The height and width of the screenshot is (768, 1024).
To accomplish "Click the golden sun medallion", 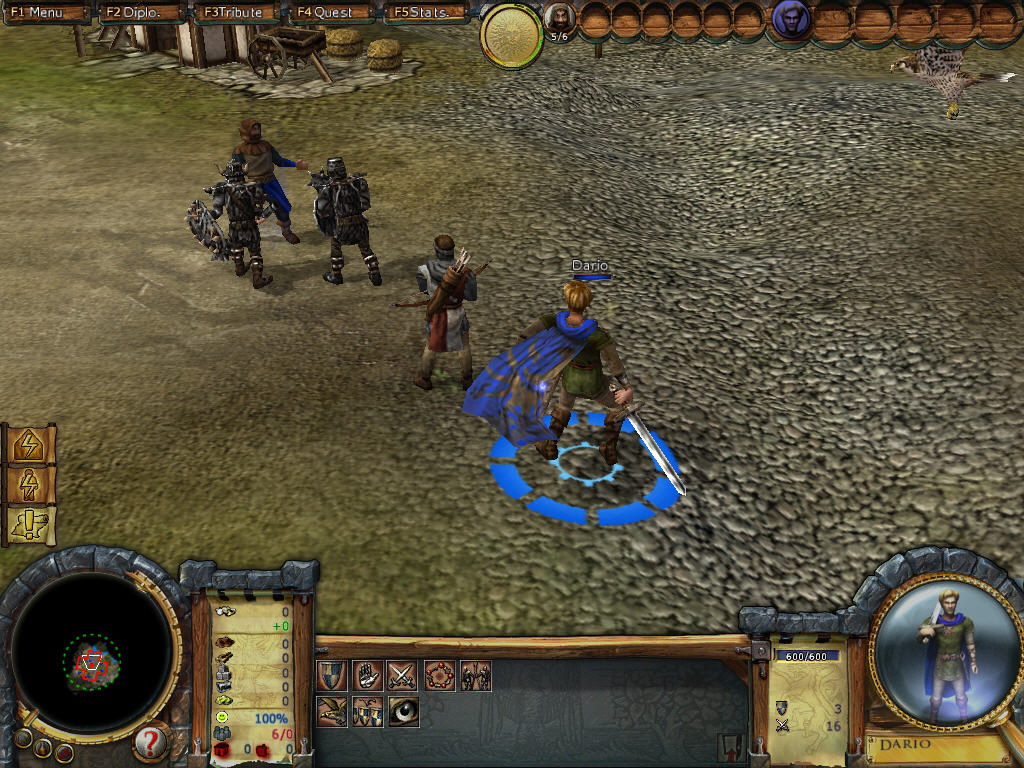I will click(x=512, y=35).
